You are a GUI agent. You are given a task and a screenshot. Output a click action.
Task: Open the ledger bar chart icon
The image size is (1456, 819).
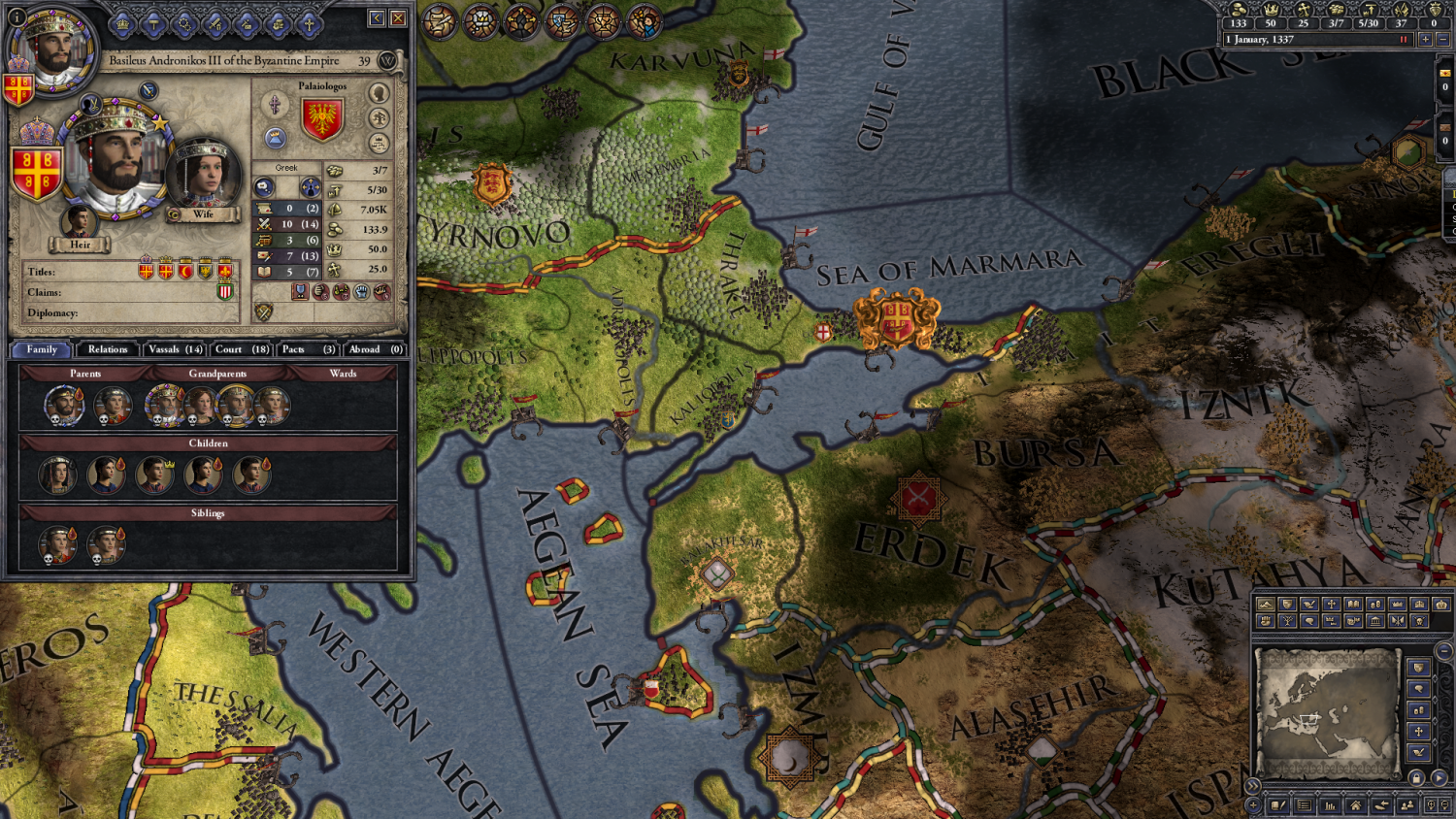1328,805
